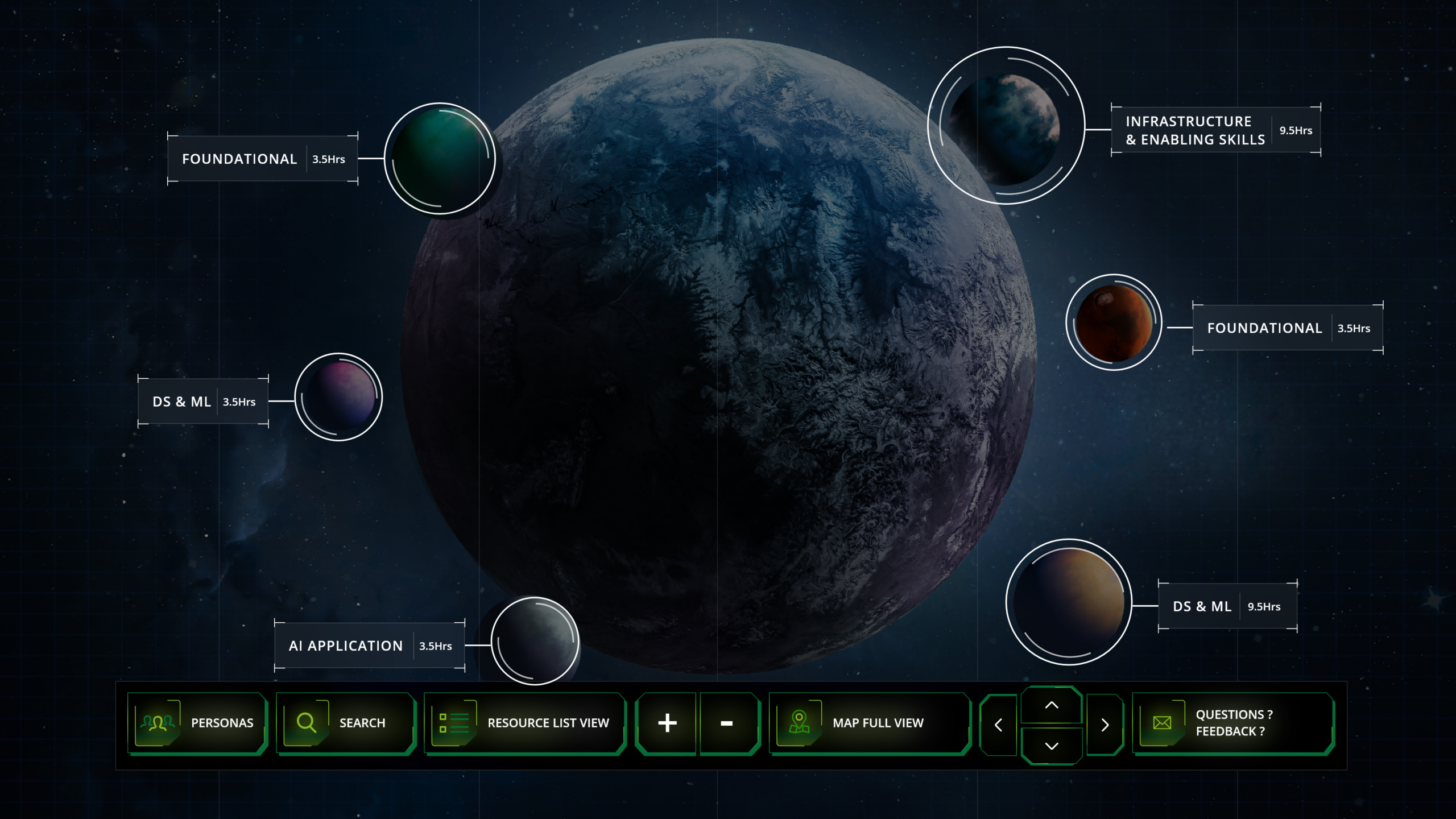Choose the Infrastructure & Enabling Skills planet
1456x819 pixels.
pos(1006,126)
